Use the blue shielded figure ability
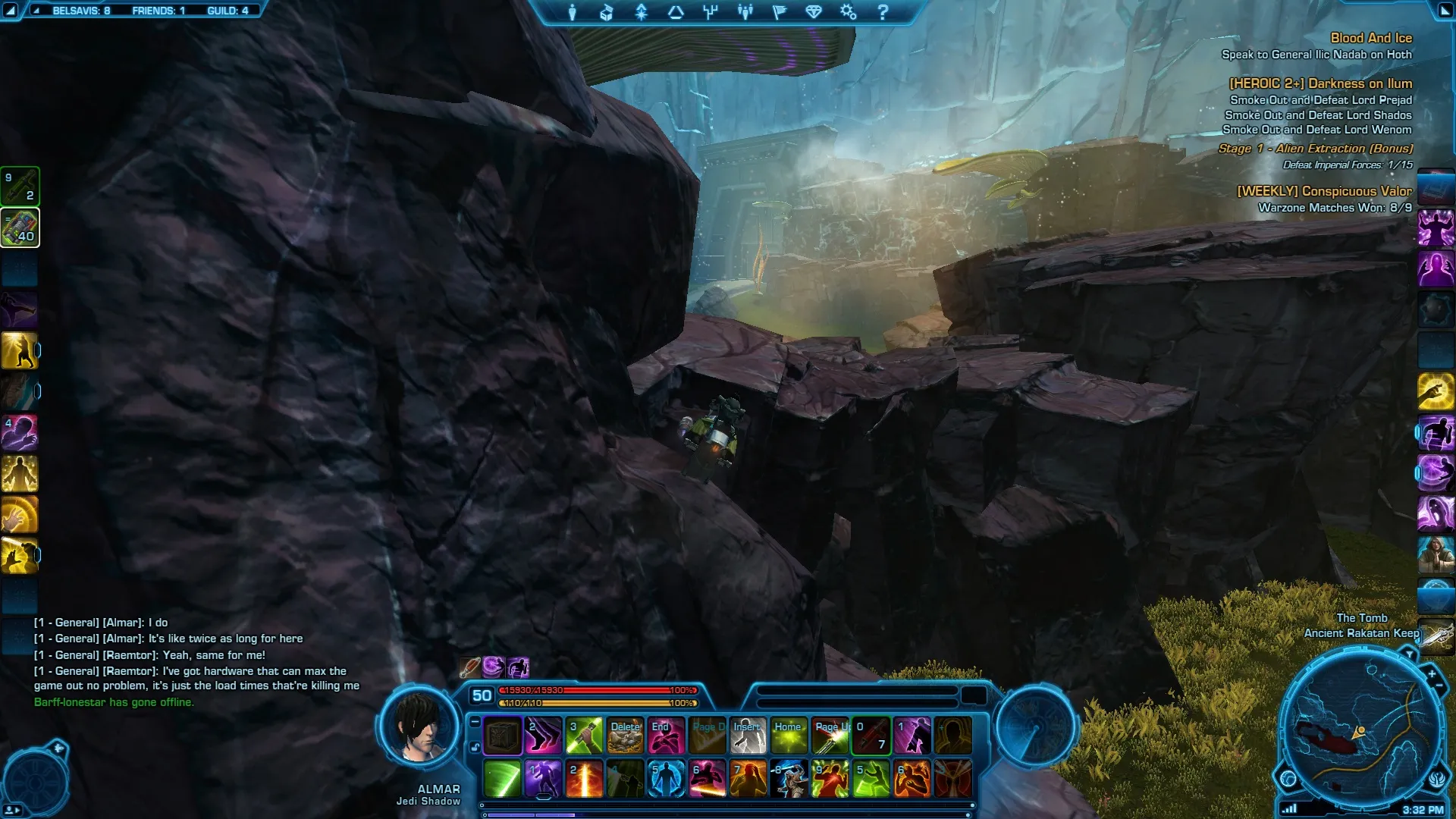1456x819 pixels. 666,779
